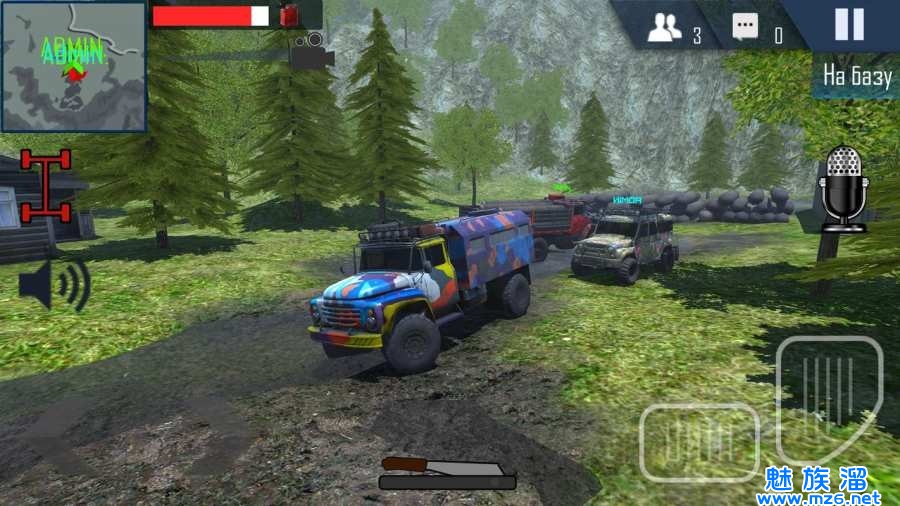
Task: Open the minimap
Action: click(74, 67)
